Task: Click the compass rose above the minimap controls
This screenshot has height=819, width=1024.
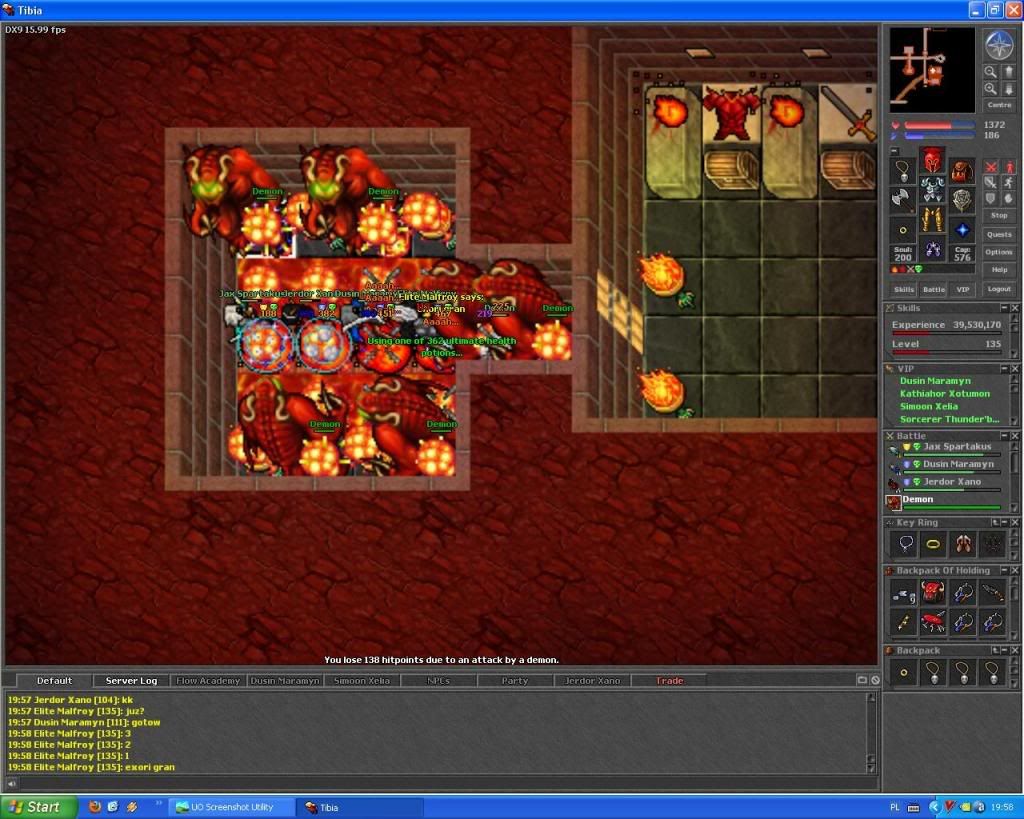Action: pos(999,45)
